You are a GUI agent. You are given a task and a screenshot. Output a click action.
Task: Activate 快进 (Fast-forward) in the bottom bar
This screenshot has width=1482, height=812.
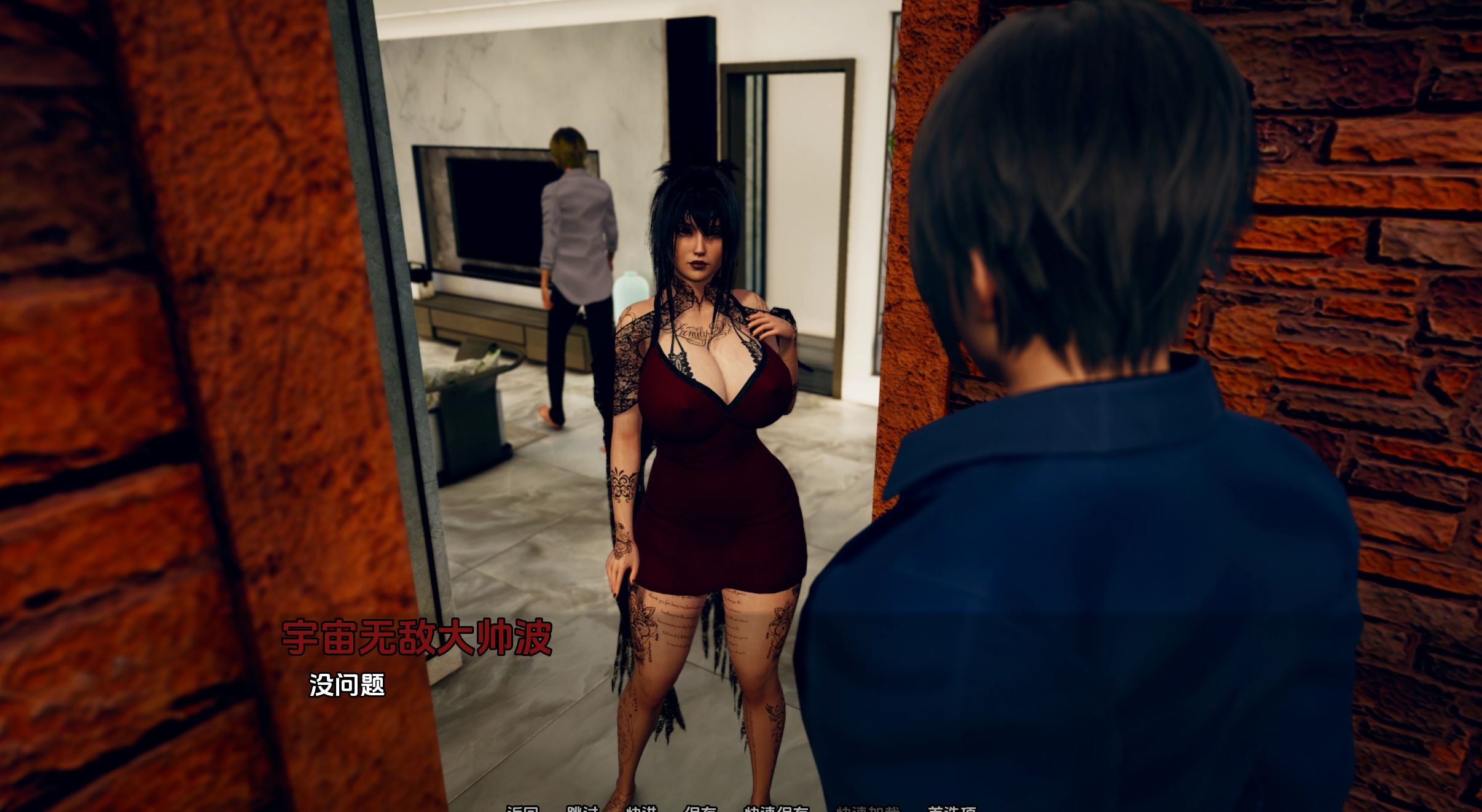pos(641,809)
